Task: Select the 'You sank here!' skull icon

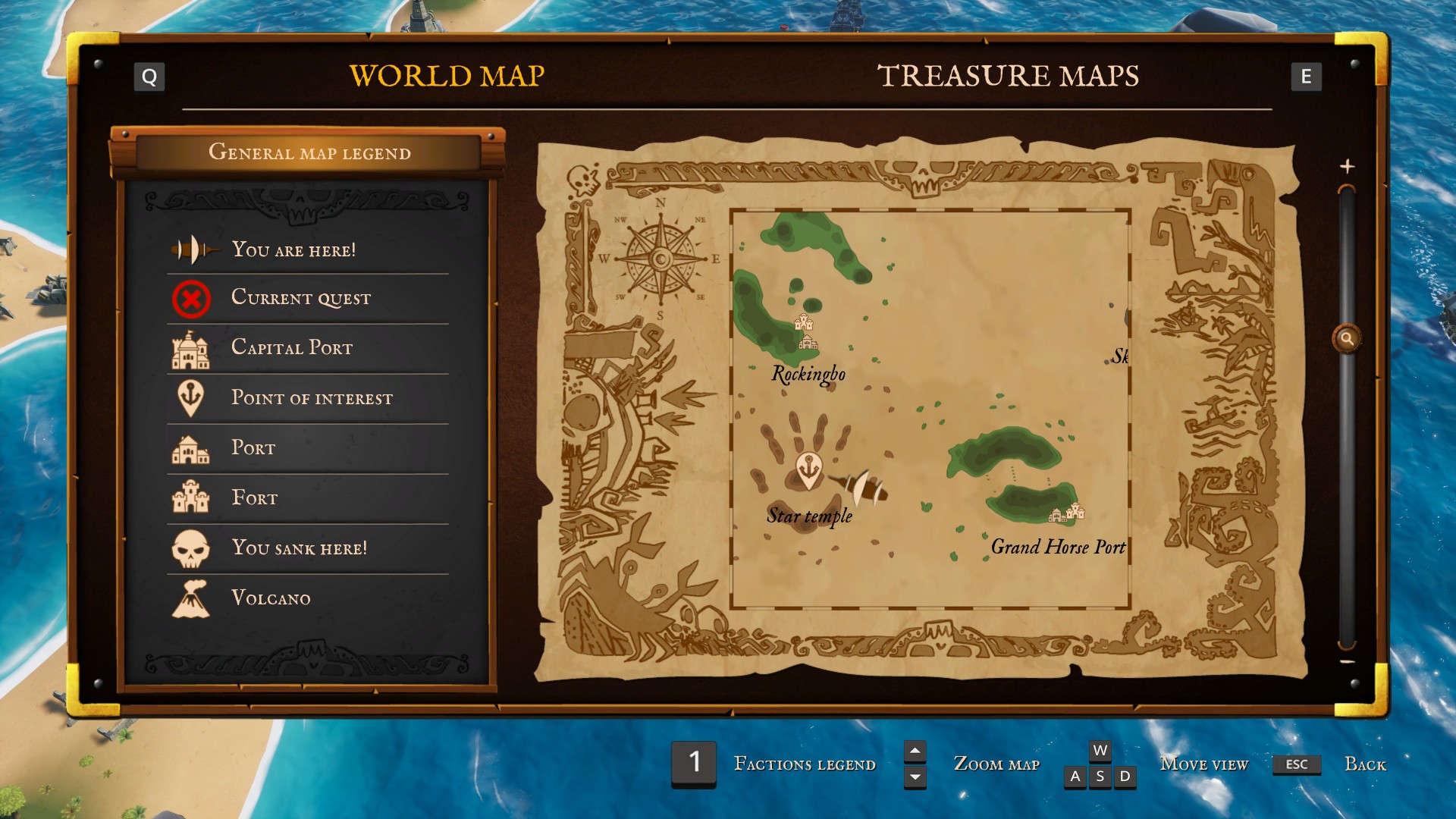Action: [190, 548]
